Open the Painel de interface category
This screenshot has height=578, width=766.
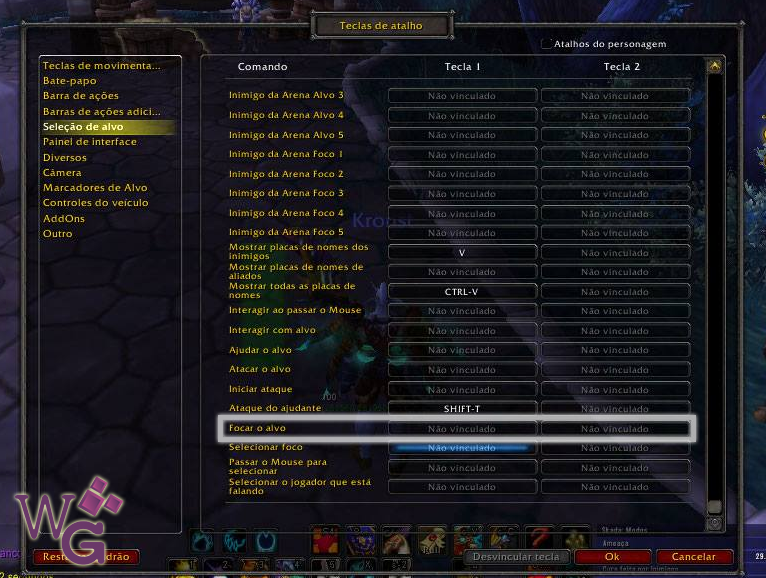tap(90, 142)
